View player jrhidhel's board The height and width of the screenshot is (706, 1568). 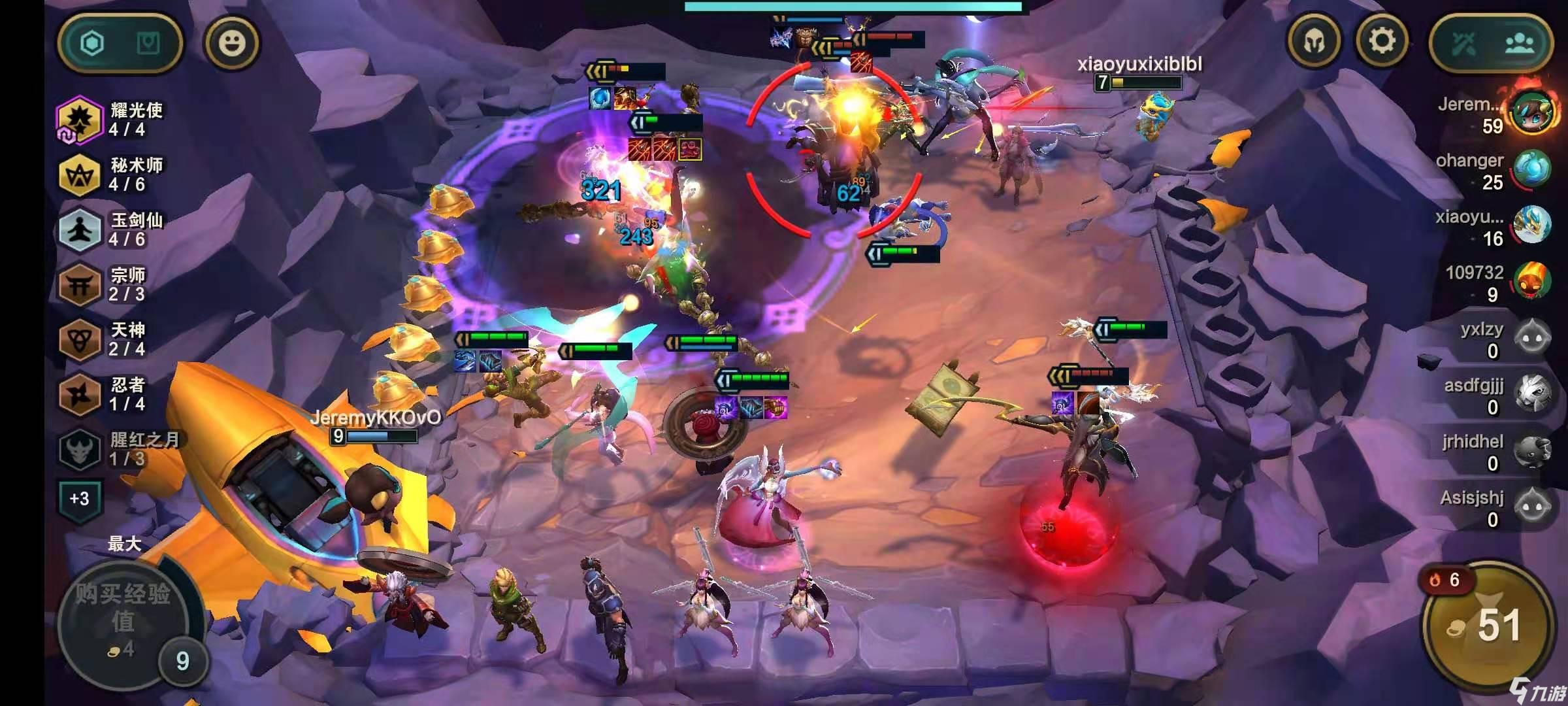[1496, 452]
